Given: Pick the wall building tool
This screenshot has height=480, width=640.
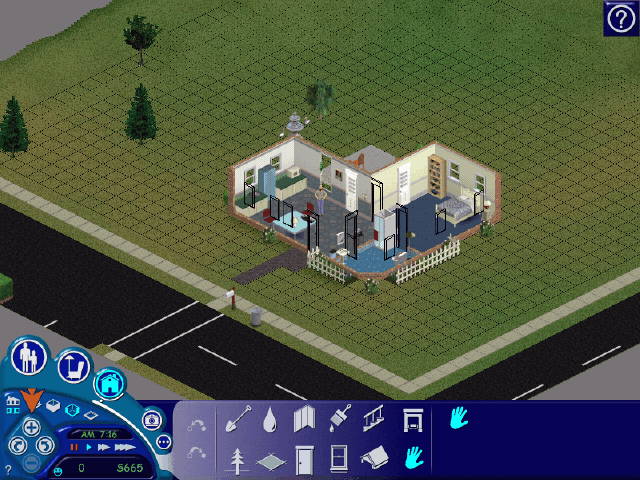Looking at the screenshot, I should [304, 420].
